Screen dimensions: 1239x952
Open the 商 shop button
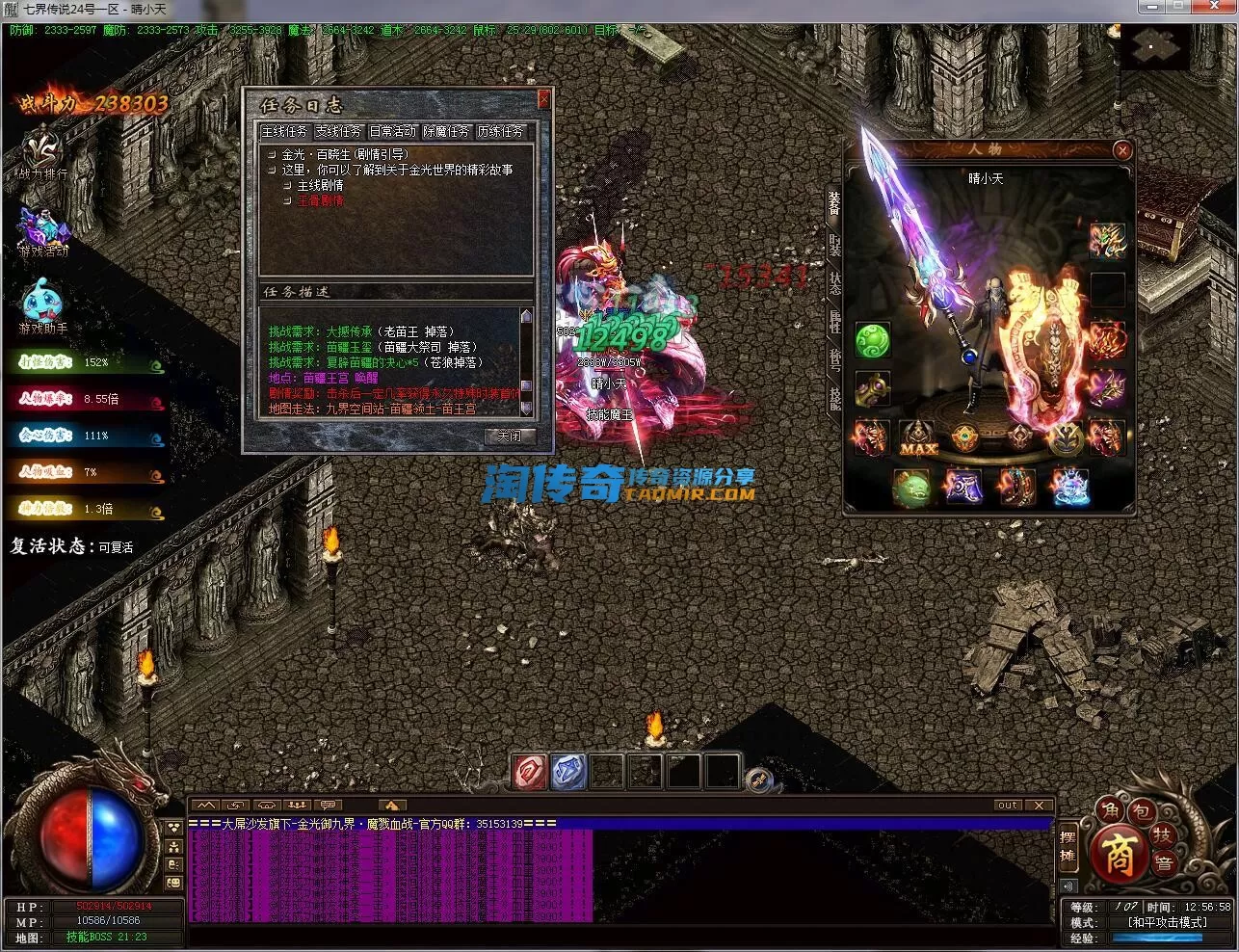tap(1119, 854)
